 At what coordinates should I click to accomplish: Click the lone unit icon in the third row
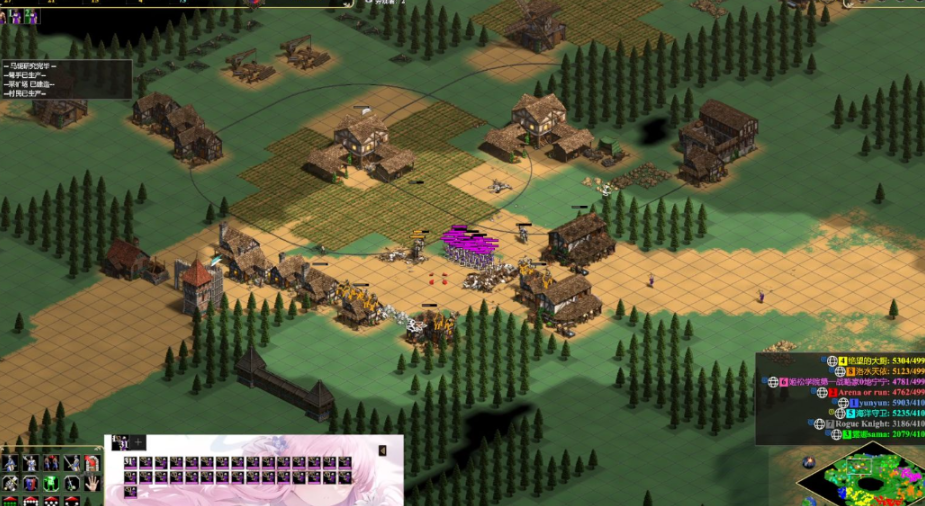coord(131,491)
